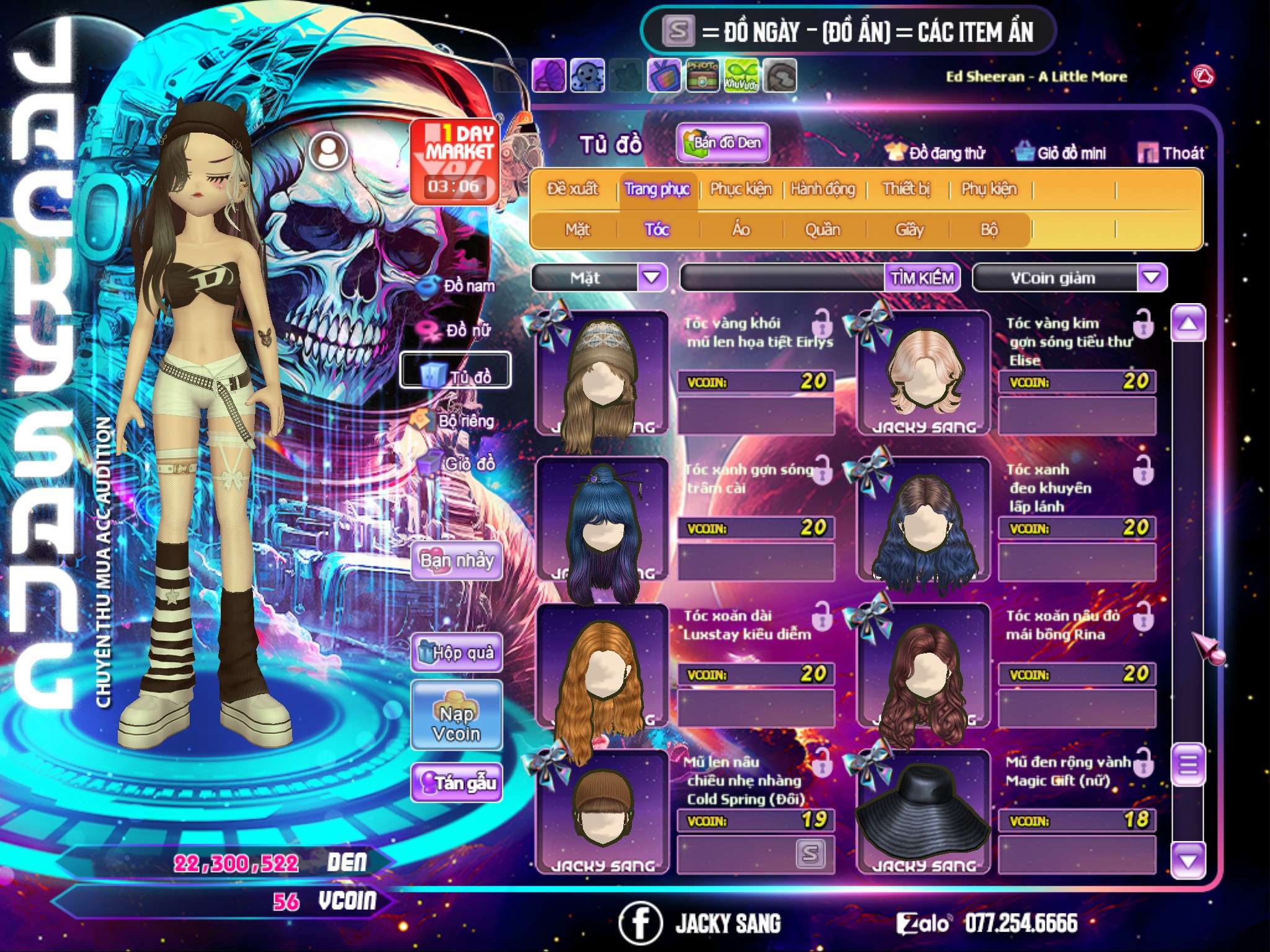Exit the wardrobe with Thoát
The width and height of the screenshot is (1270, 952).
pyautogui.click(x=1171, y=153)
